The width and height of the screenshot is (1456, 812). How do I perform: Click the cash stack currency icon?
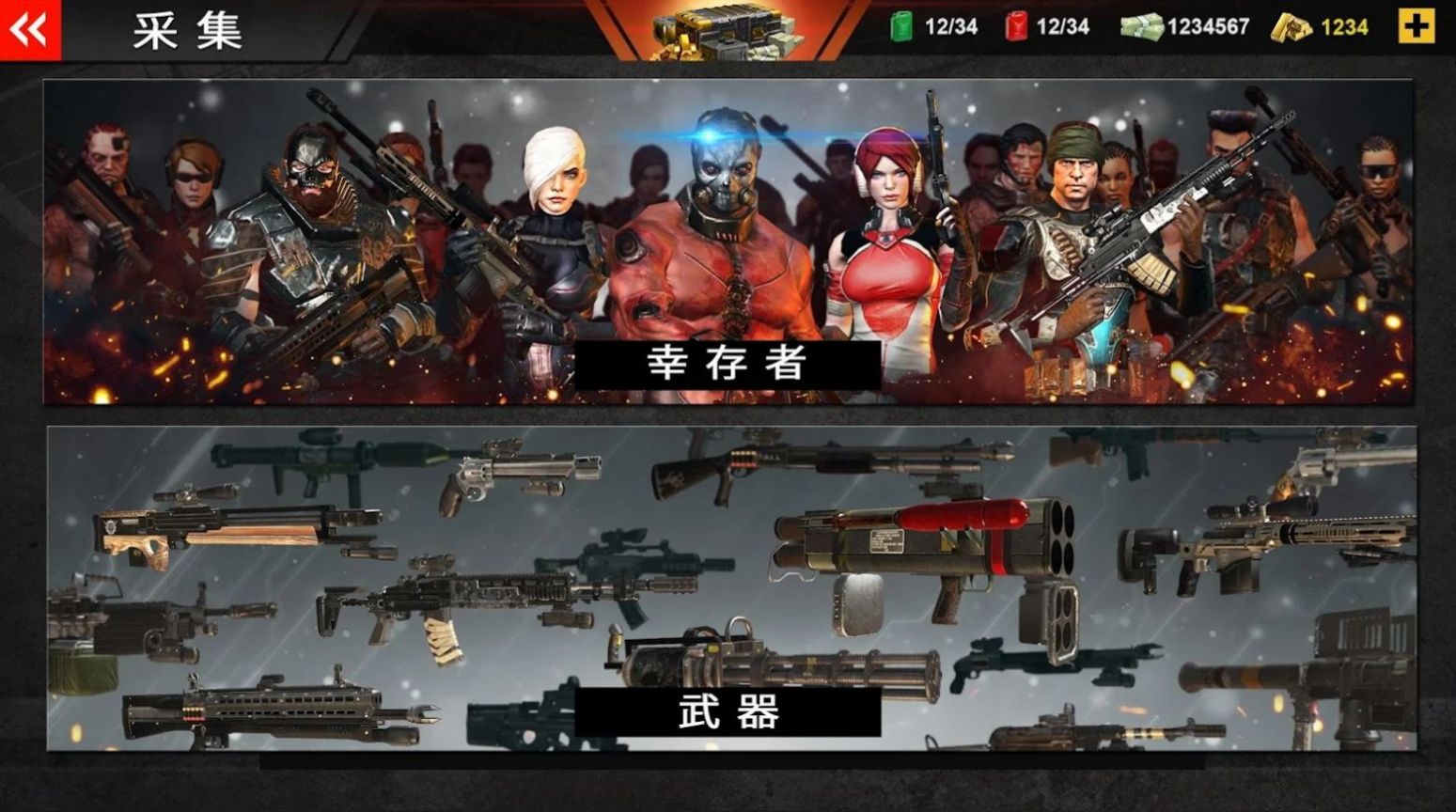point(1140,27)
